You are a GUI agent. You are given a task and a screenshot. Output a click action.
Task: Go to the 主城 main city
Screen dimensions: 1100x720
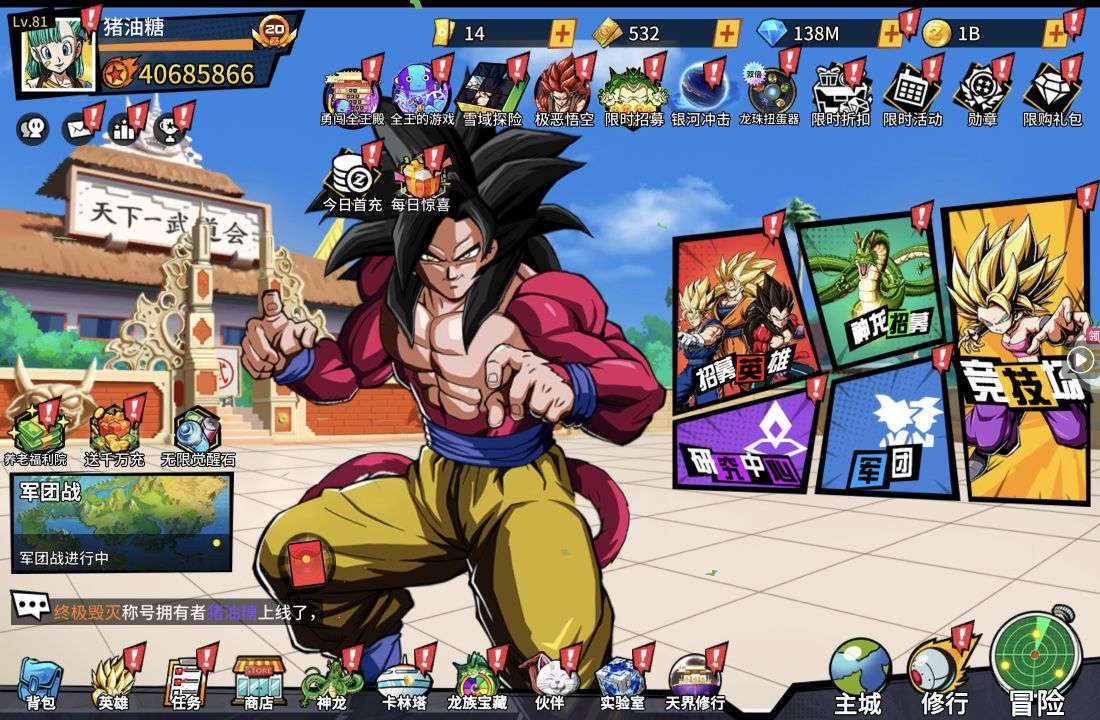(859, 672)
